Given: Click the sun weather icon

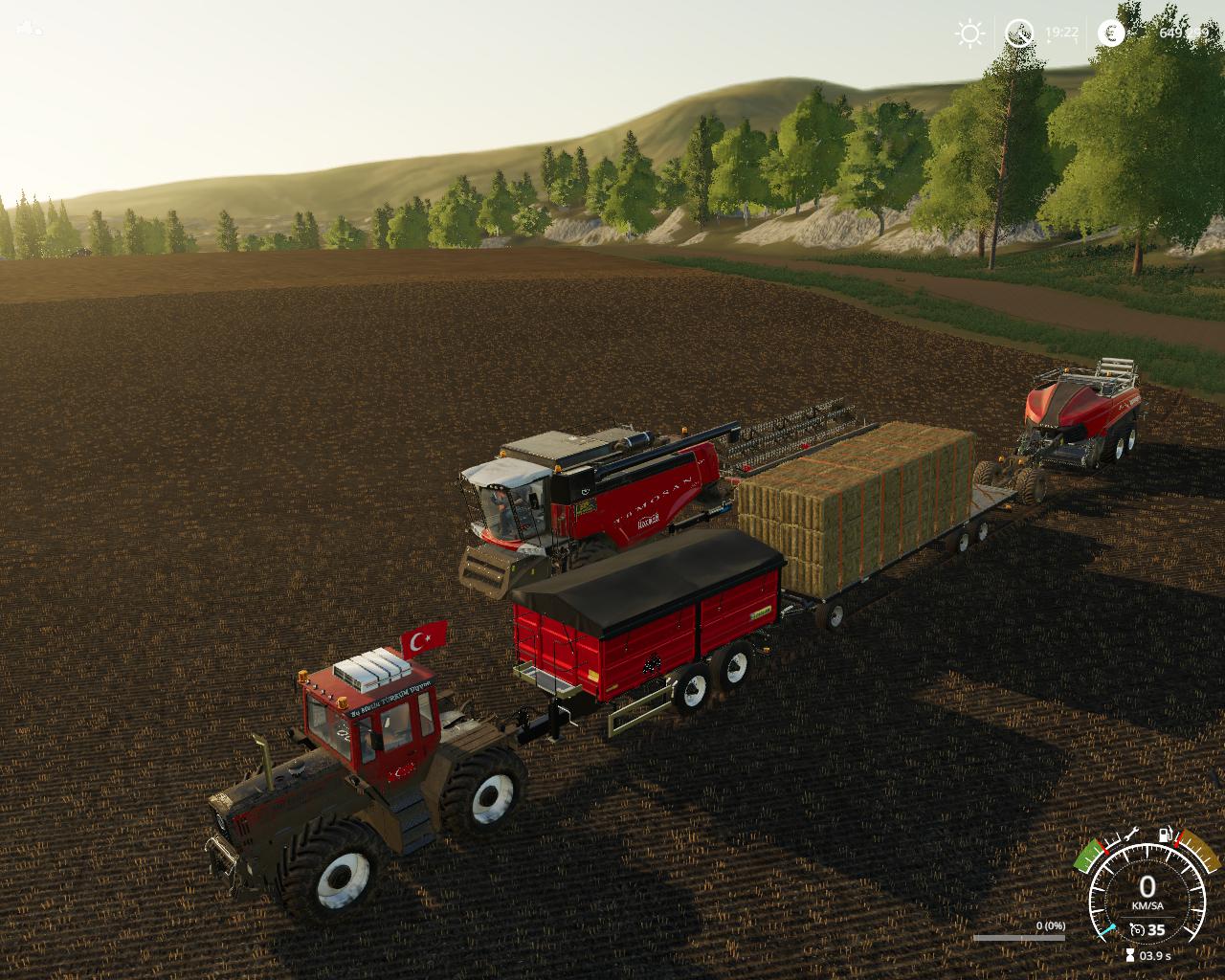Looking at the screenshot, I should (x=969, y=33).
